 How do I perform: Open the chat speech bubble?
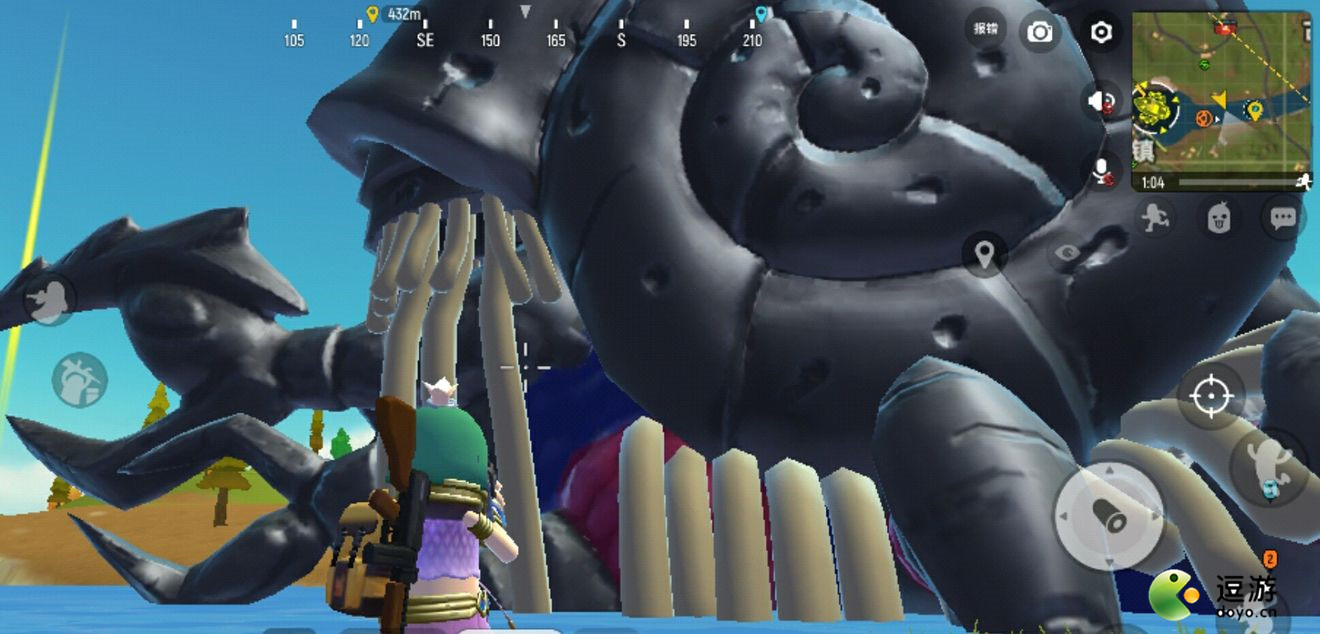point(1283,216)
